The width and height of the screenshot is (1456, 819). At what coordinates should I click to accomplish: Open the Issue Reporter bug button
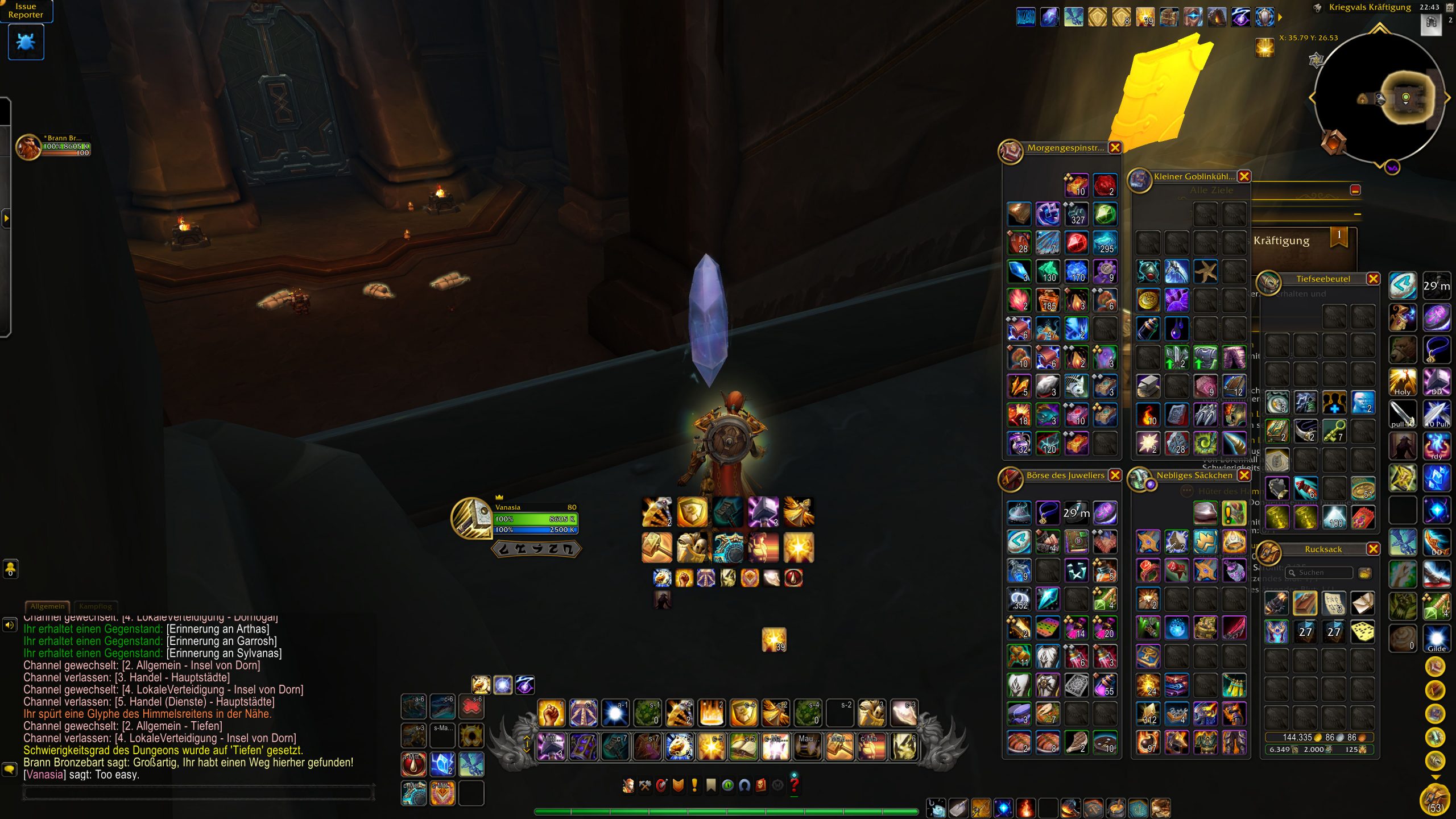[x=26, y=42]
